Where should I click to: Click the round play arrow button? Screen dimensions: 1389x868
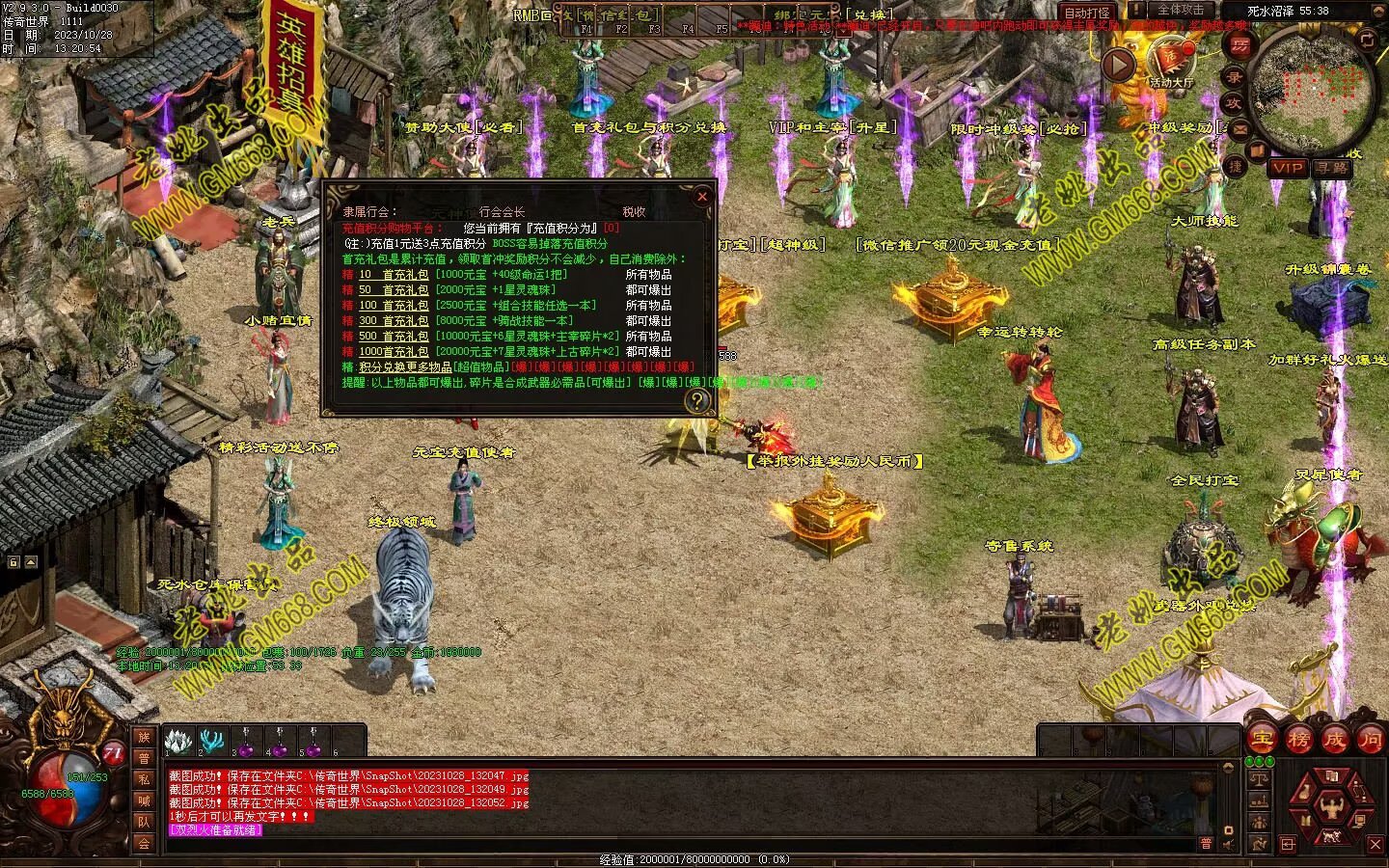(1118, 65)
